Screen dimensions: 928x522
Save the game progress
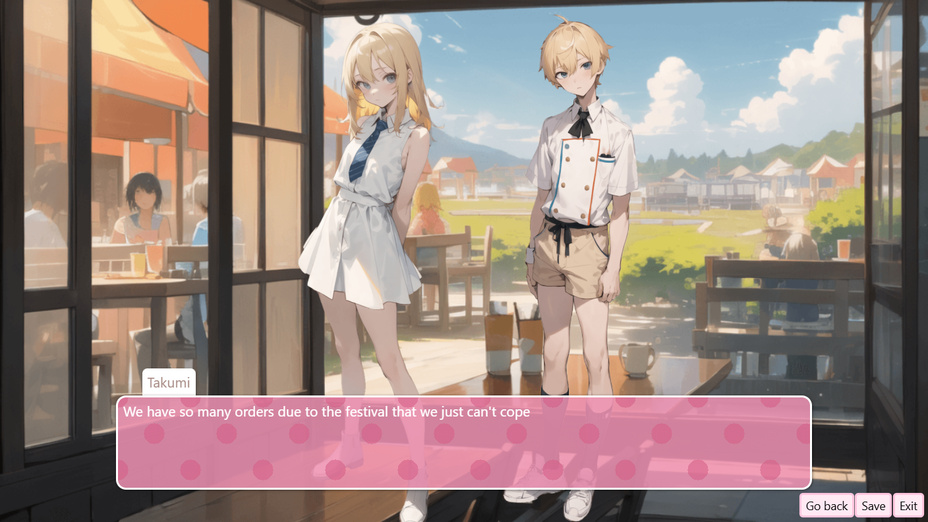coord(873,506)
